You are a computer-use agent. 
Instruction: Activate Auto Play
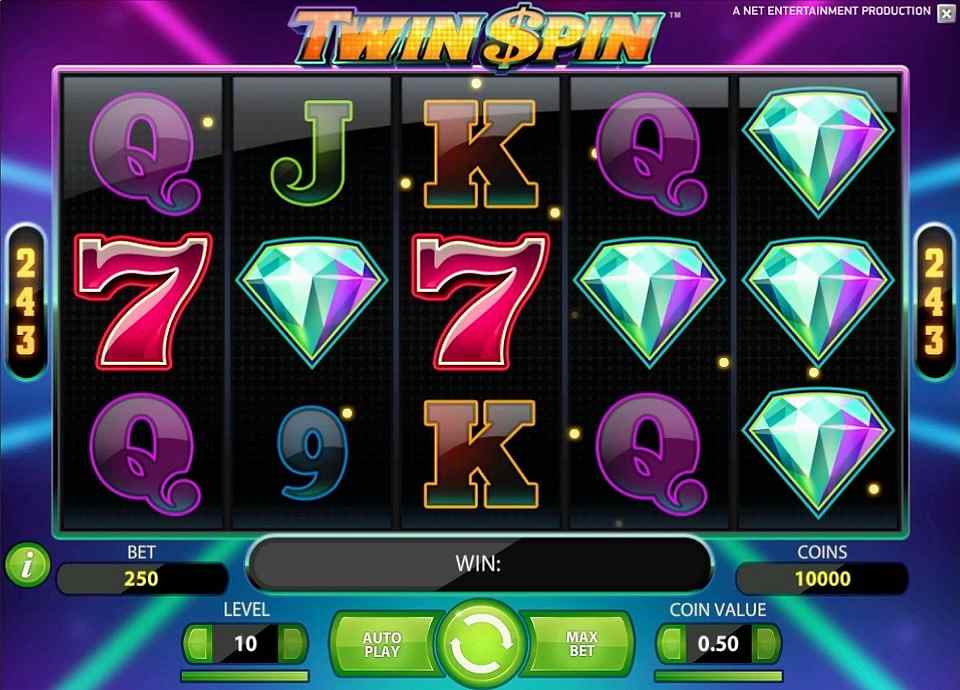[x=381, y=644]
